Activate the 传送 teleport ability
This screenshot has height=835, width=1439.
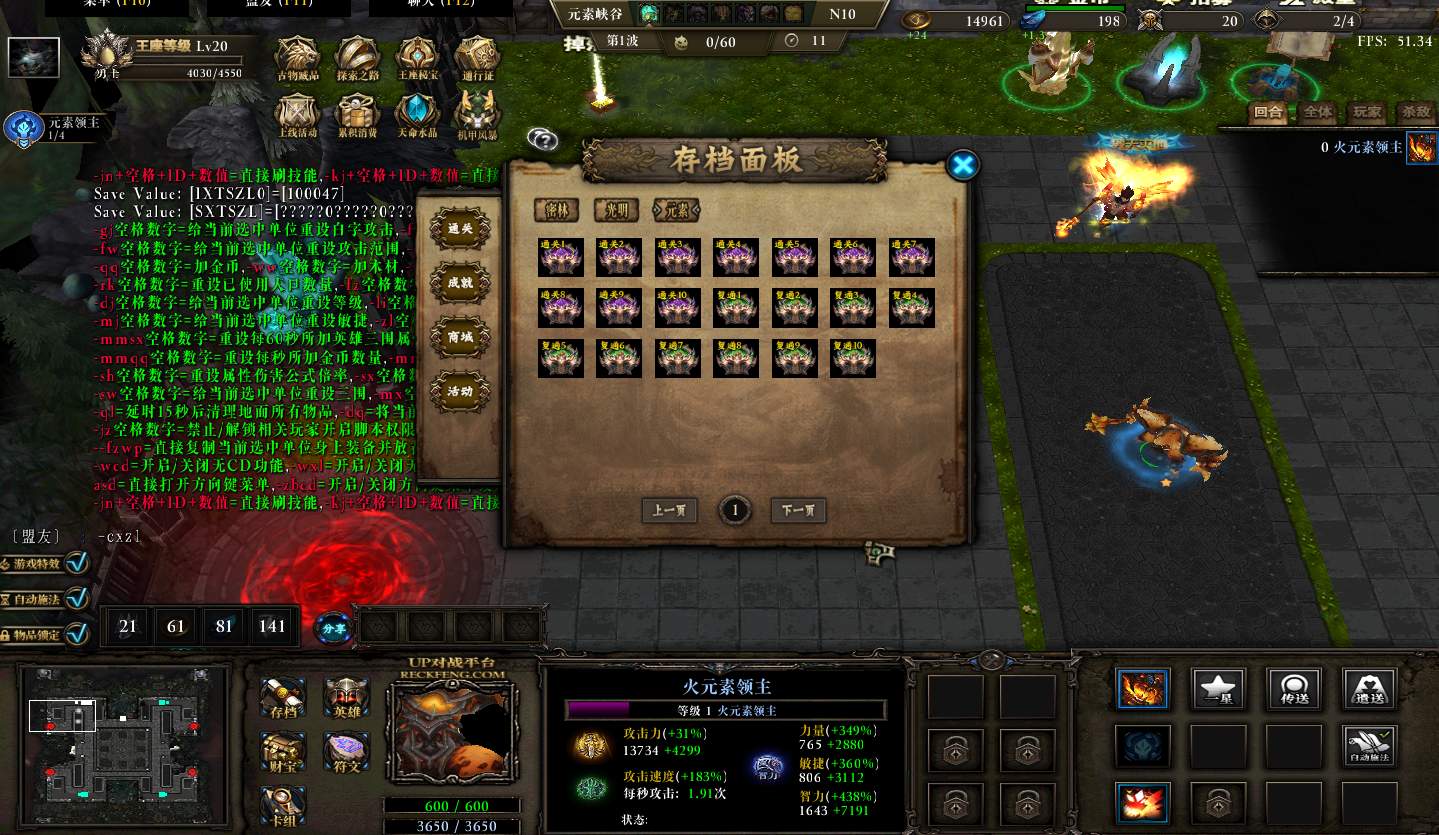[x=1294, y=688]
